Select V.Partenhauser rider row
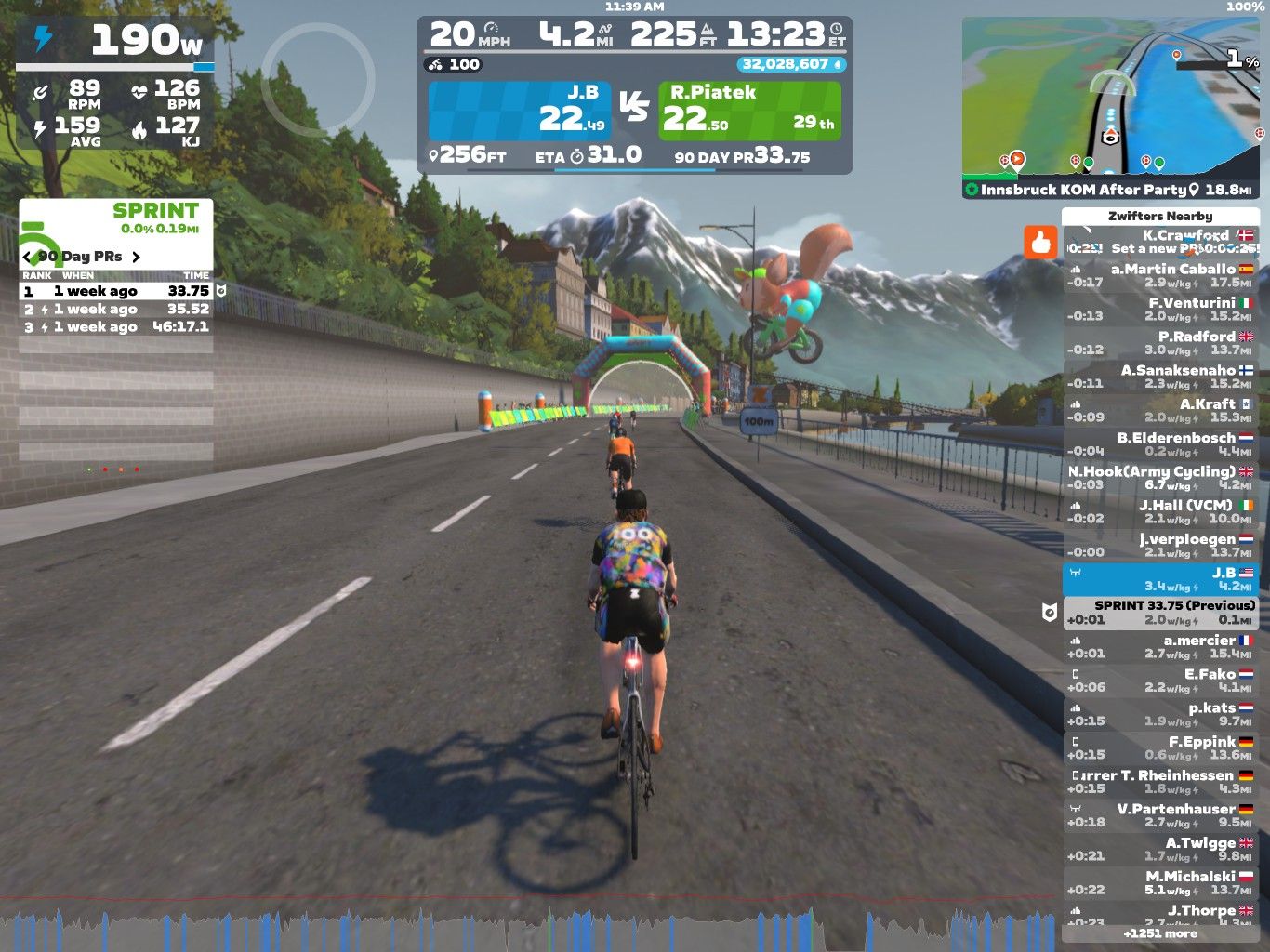Image resolution: width=1270 pixels, height=952 pixels. [x=1159, y=815]
